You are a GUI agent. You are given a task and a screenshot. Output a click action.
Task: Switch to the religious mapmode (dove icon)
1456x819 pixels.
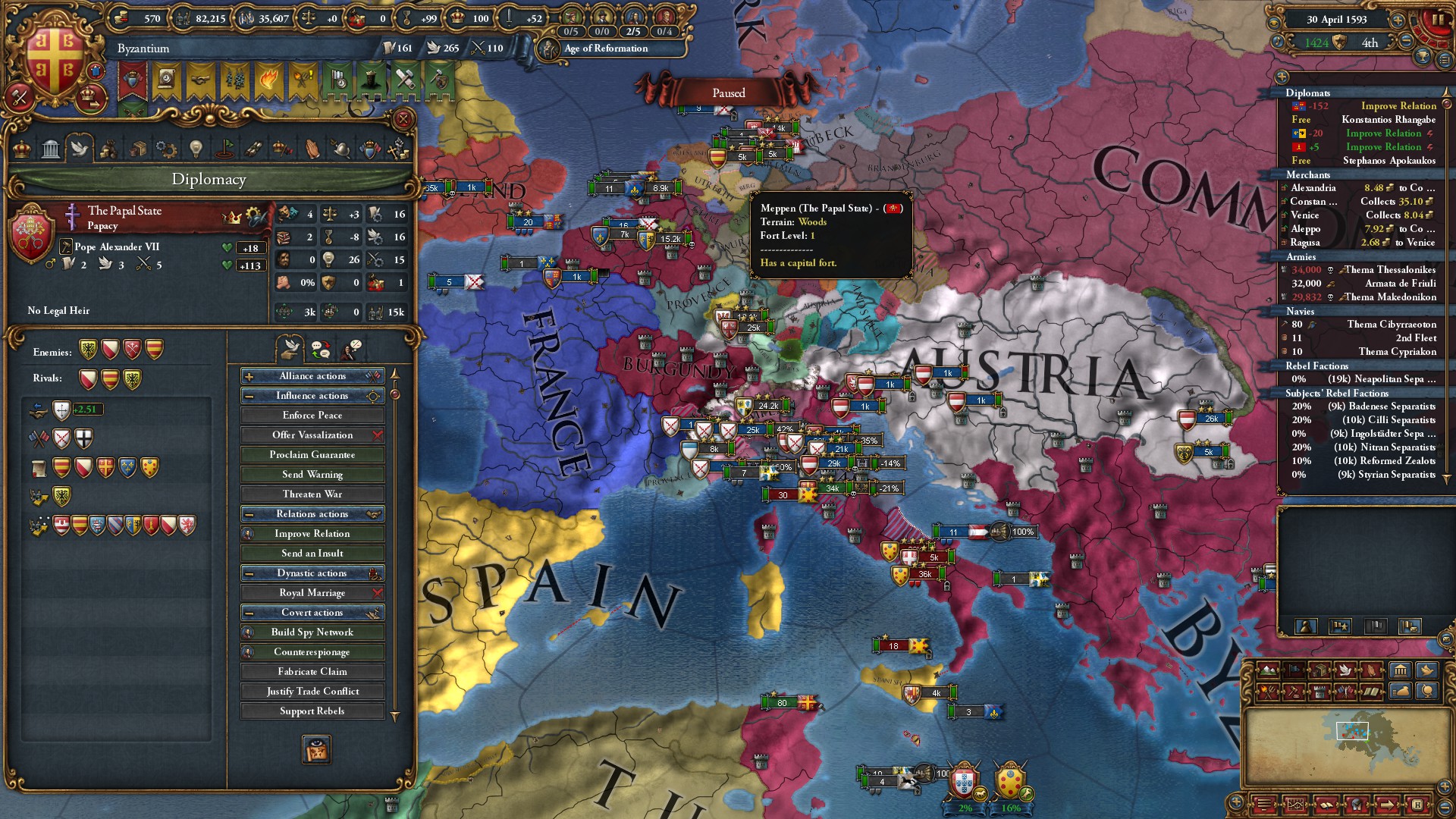[x=1345, y=670]
